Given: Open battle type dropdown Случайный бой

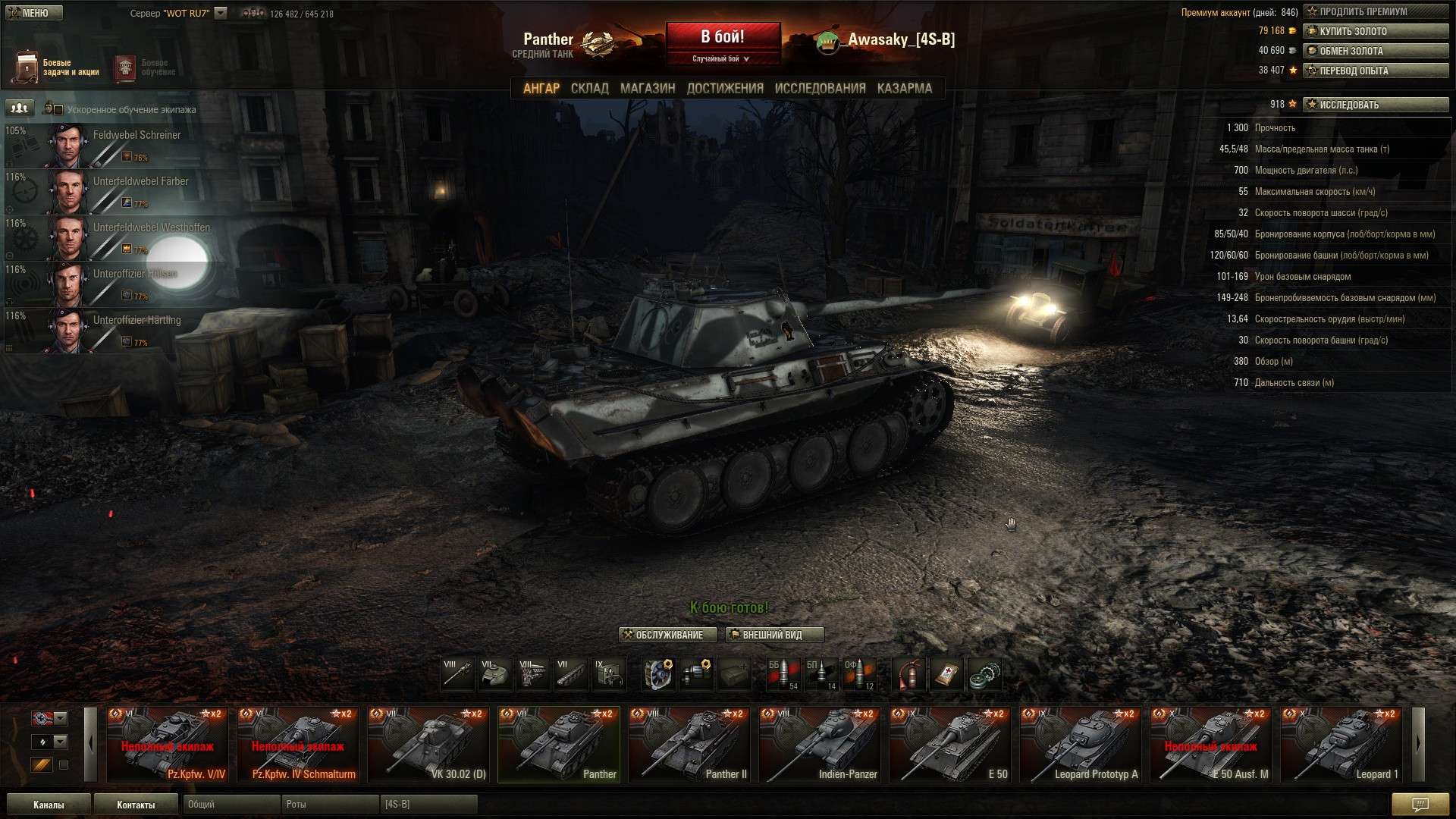Looking at the screenshot, I should tap(721, 58).
